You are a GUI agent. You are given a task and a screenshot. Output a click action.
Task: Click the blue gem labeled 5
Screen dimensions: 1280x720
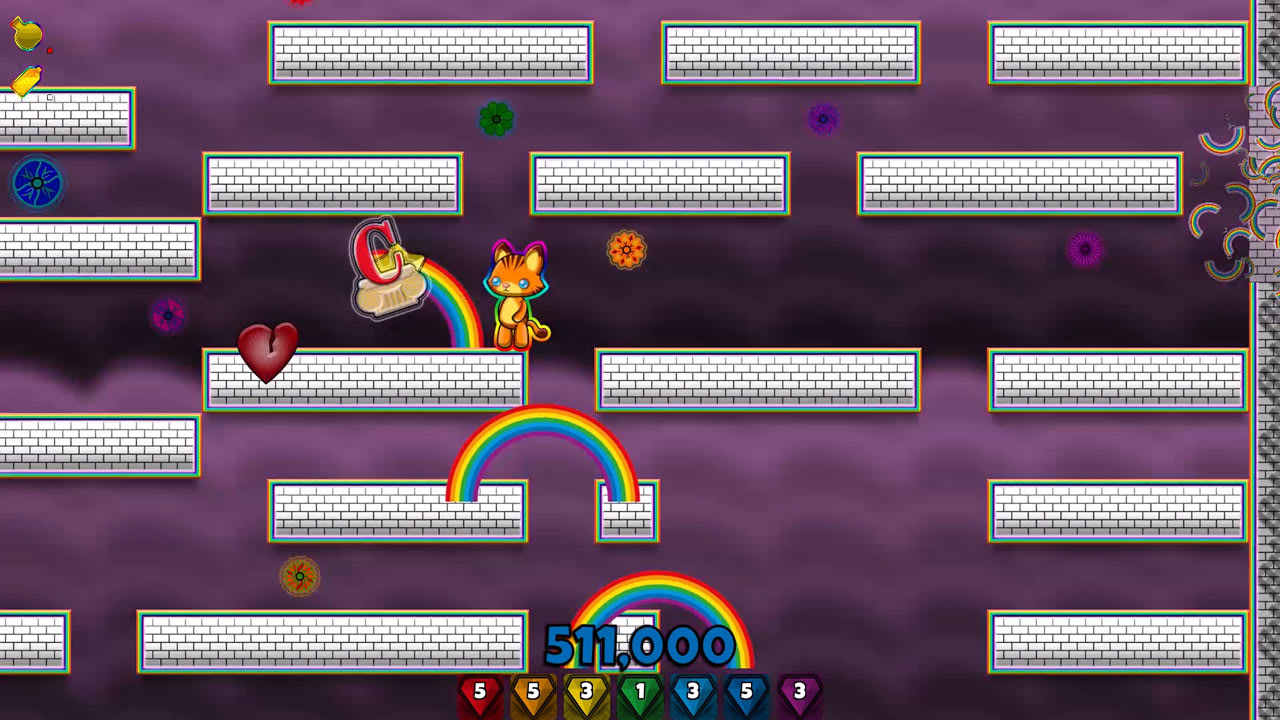(x=748, y=690)
